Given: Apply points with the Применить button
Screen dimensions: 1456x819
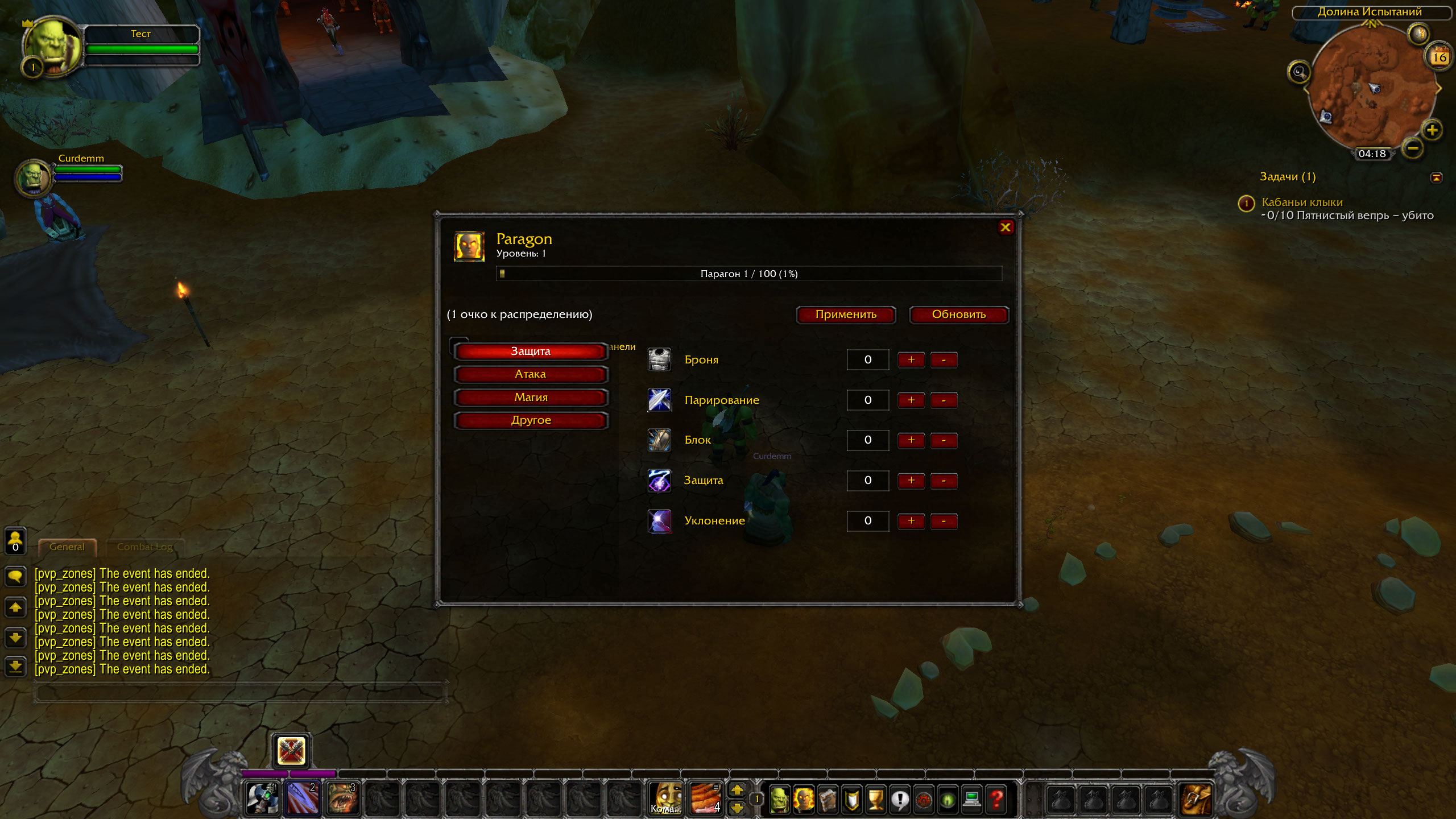Looking at the screenshot, I should (846, 315).
